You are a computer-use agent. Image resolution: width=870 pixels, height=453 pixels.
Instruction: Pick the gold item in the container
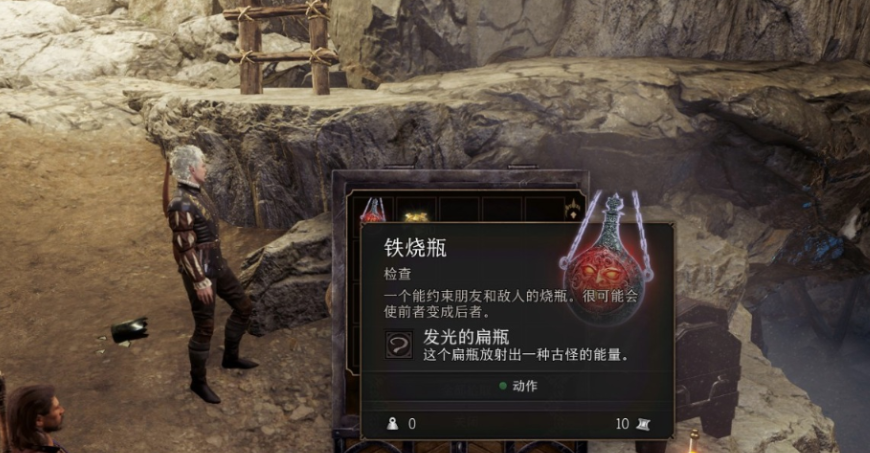pos(416,214)
